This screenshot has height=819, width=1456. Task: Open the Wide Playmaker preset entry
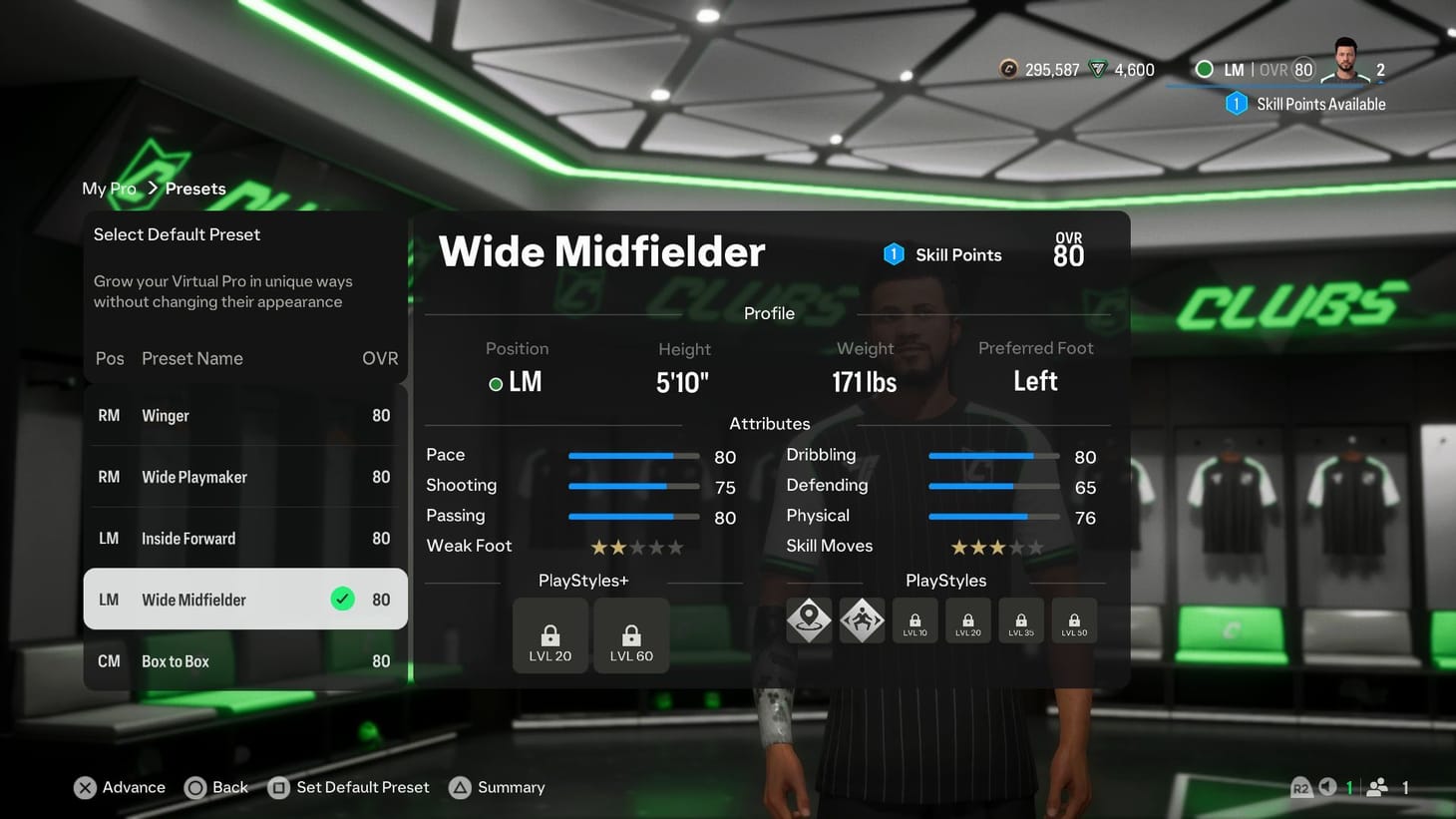[244, 477]
